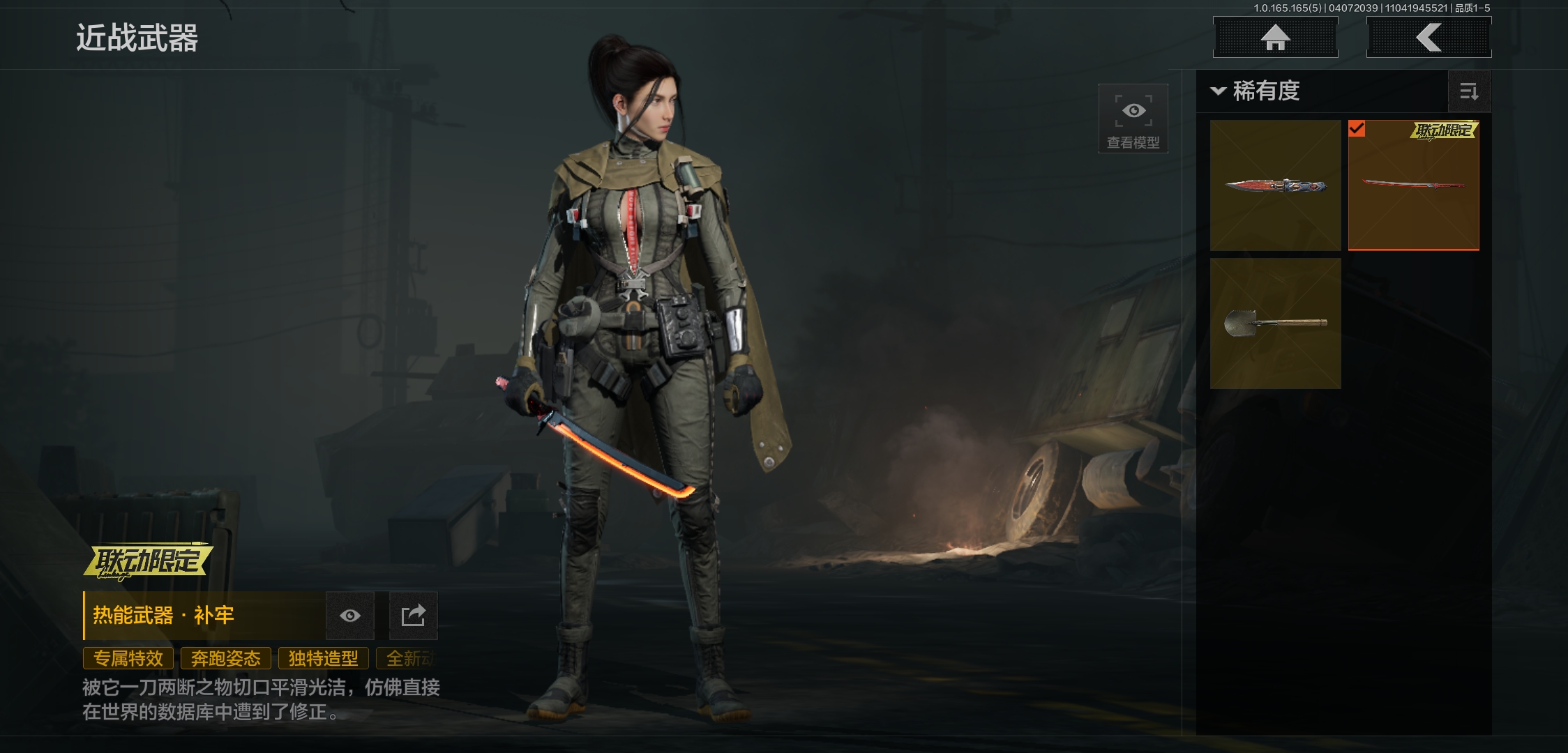This screenshot has height=753, width=1568.
Task: Select the red katana 联动限定 skin
Action: tap(1413, 185)
